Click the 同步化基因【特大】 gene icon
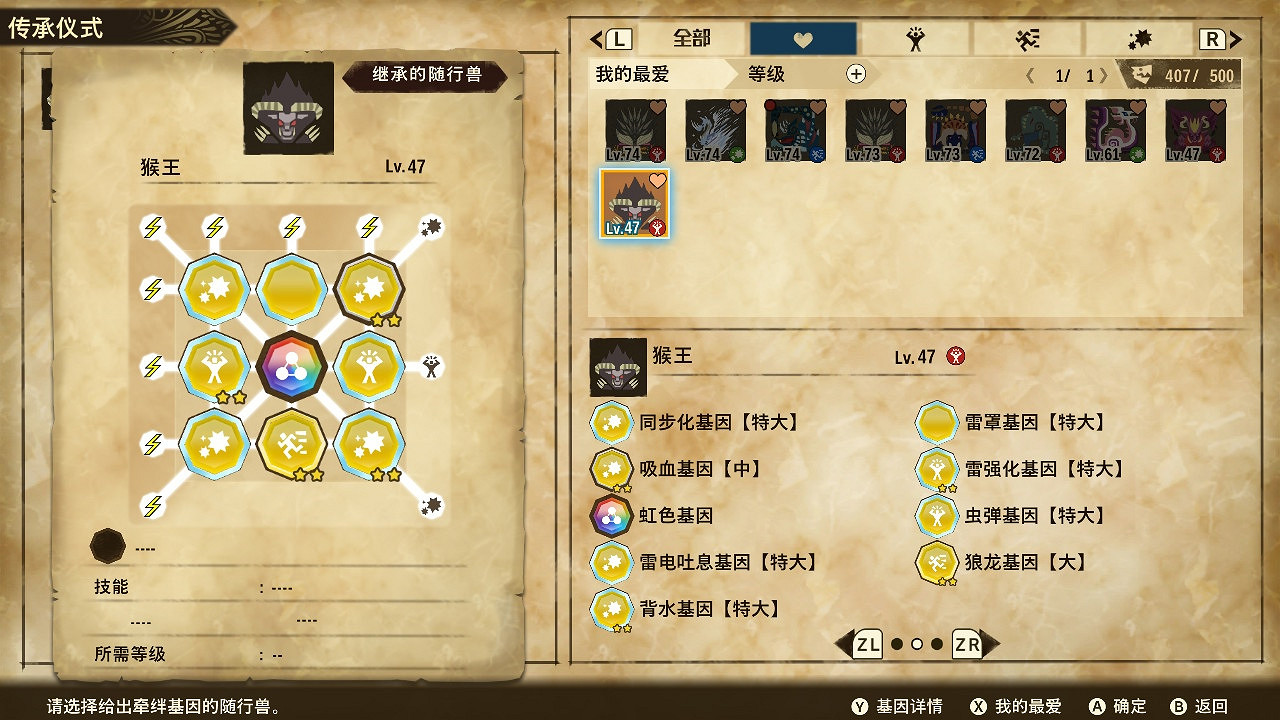 pyautogui.click(x=611, y=421)
